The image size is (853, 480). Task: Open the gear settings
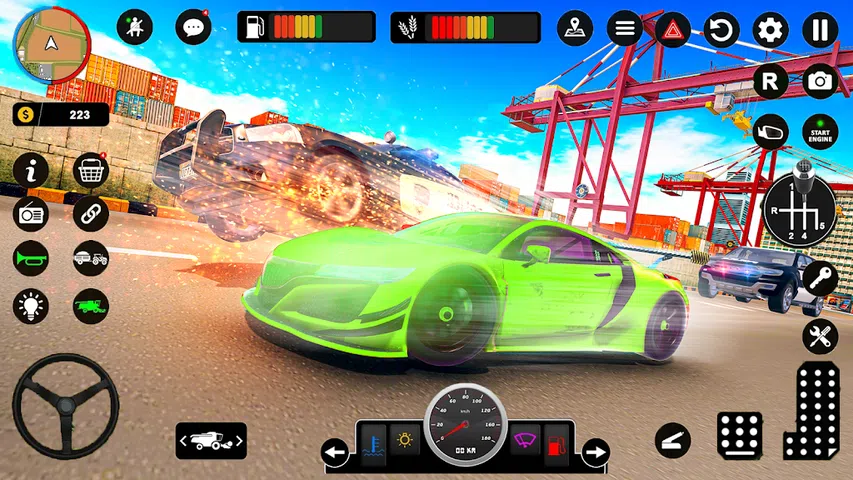pyautogui.click(x=770, y=29)
